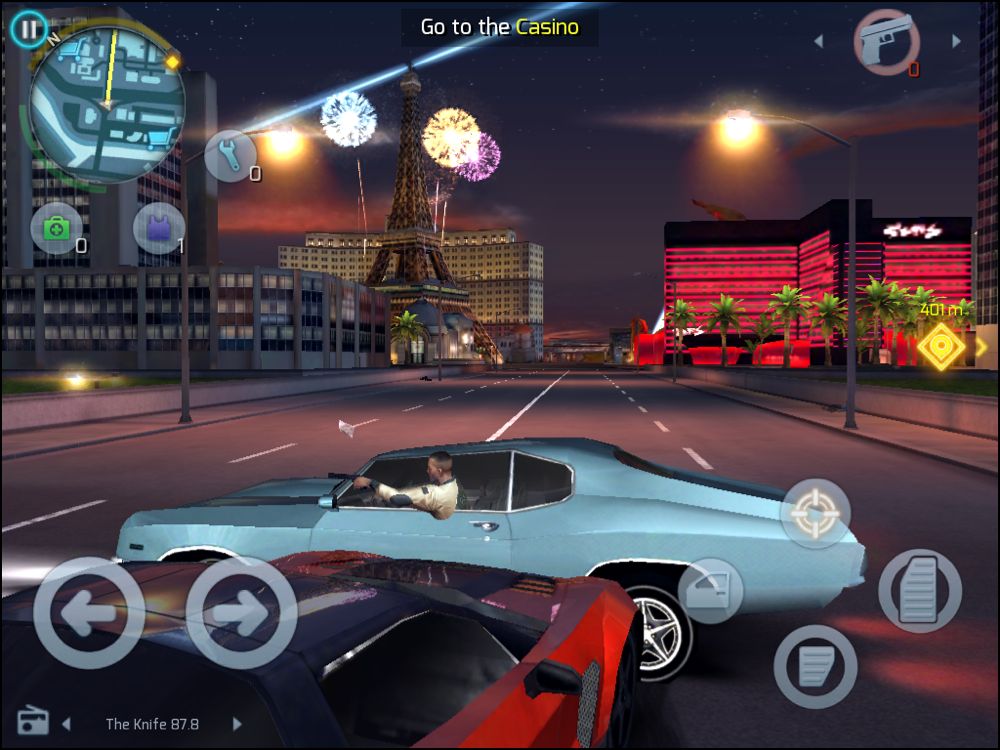Hit the accelerator gas pedal button
Viewport: 1000px width, 750px height.
[919, 590]
